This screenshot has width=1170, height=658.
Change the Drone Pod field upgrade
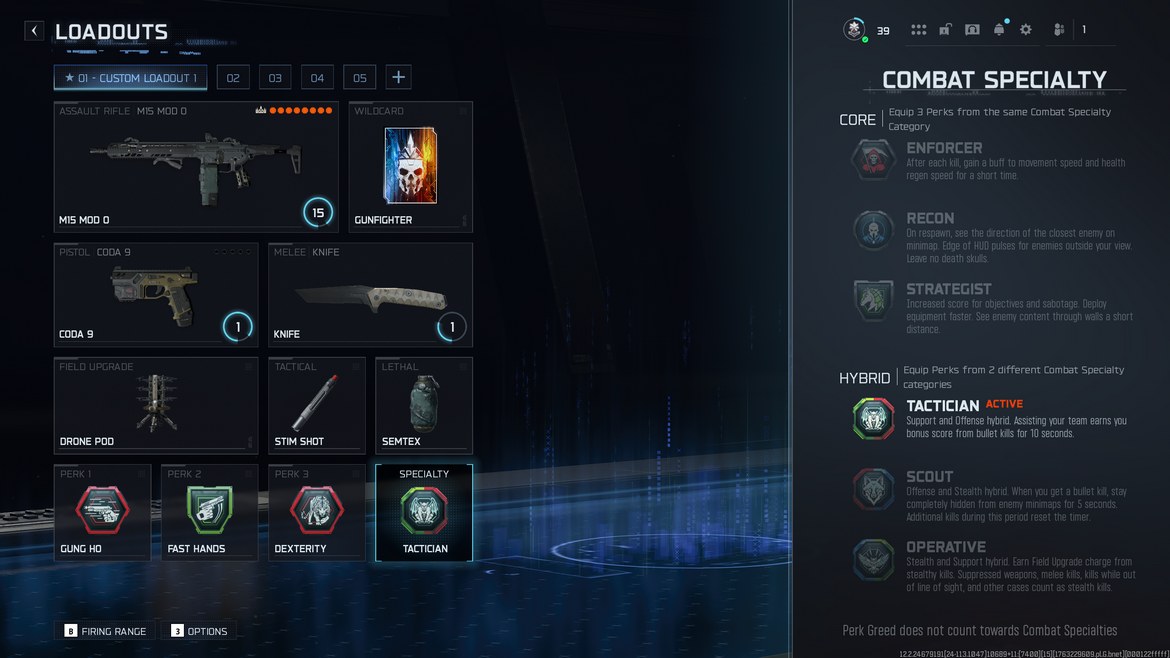[x=156, y=405]
